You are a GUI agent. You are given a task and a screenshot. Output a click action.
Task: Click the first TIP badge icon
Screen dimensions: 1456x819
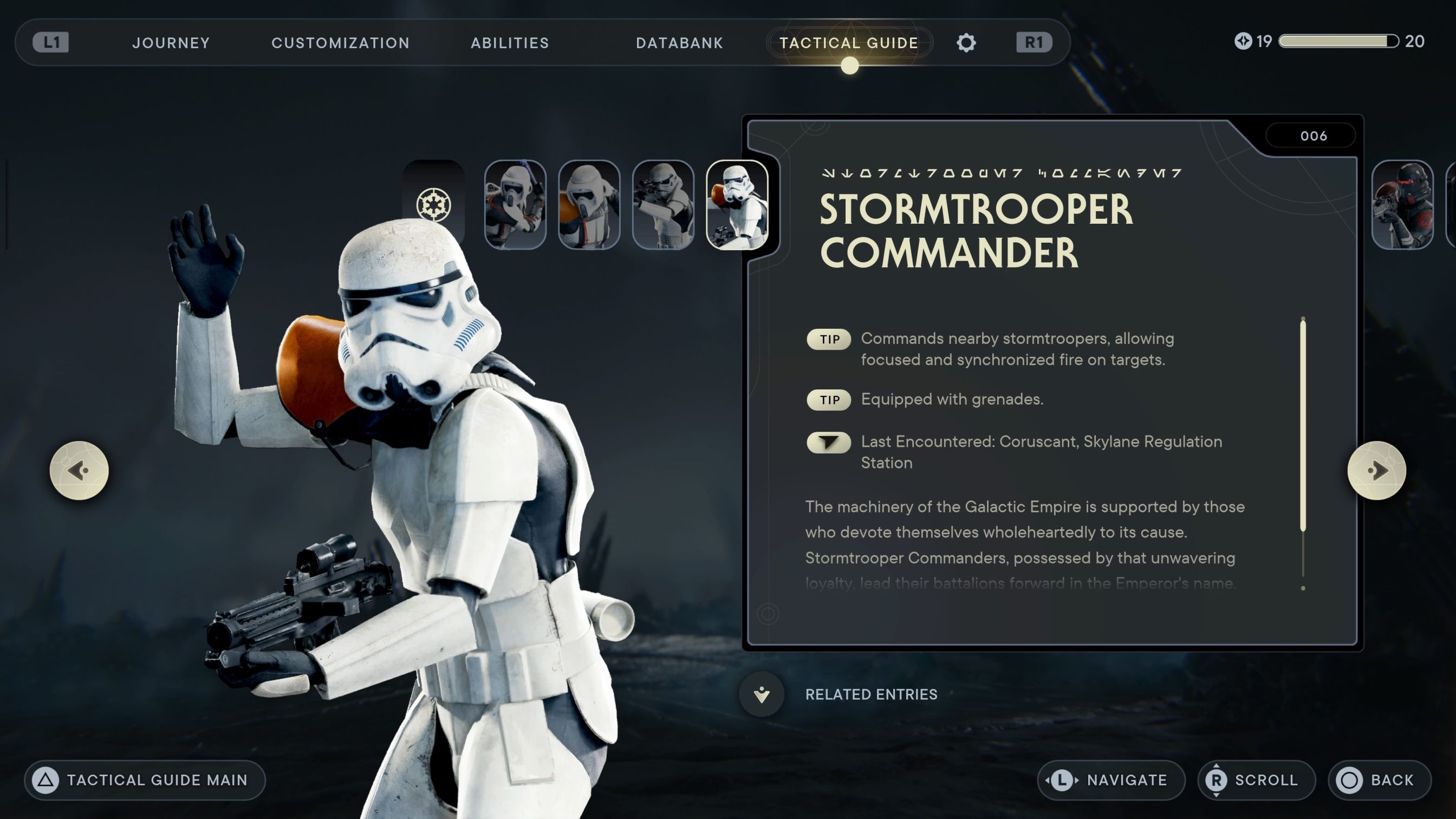click(828, 339)
